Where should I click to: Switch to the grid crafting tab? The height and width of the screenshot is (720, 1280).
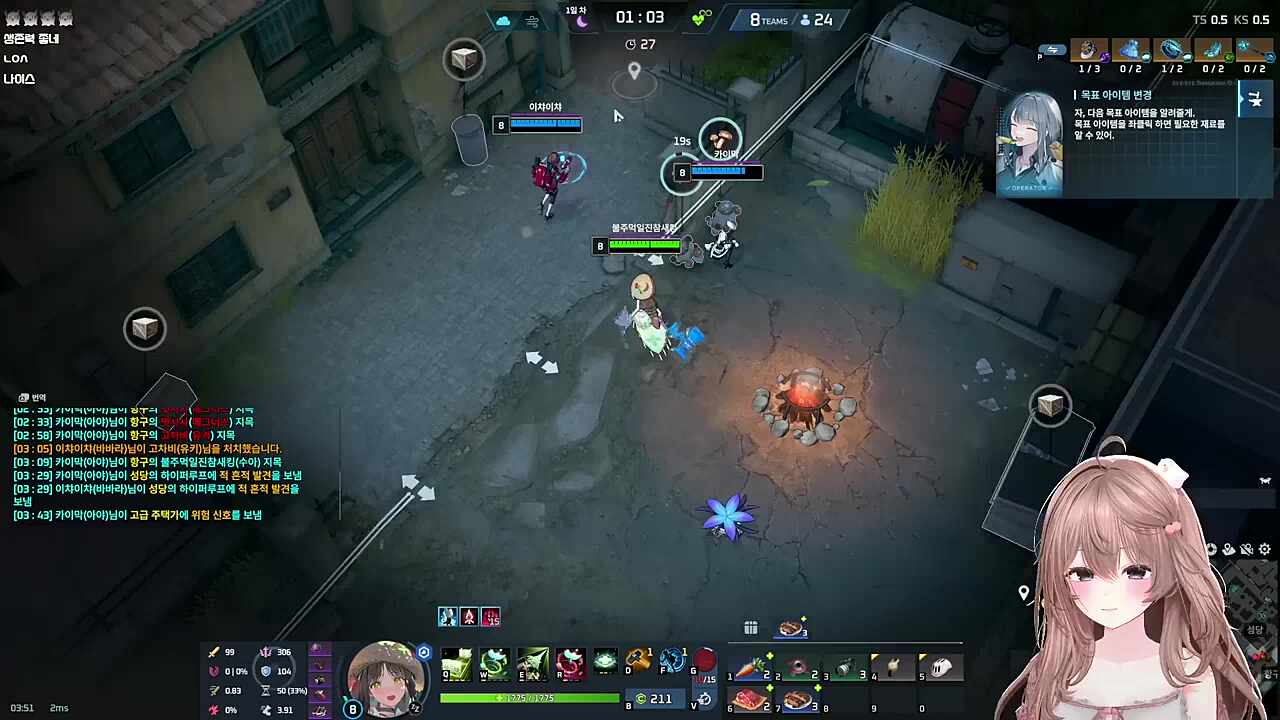coord(751,628)
